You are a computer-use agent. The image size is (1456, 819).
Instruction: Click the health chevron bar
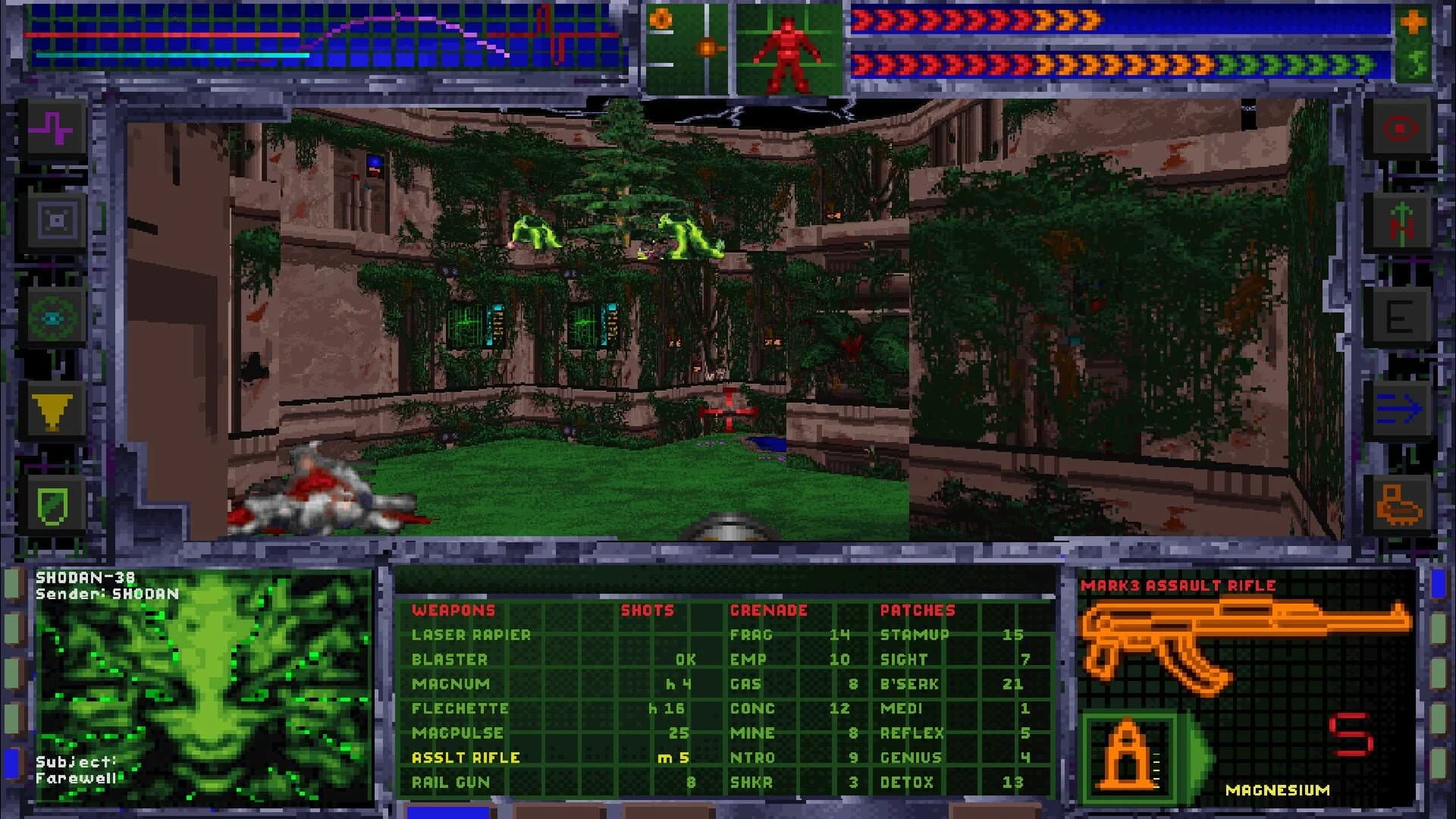[986, 23]
